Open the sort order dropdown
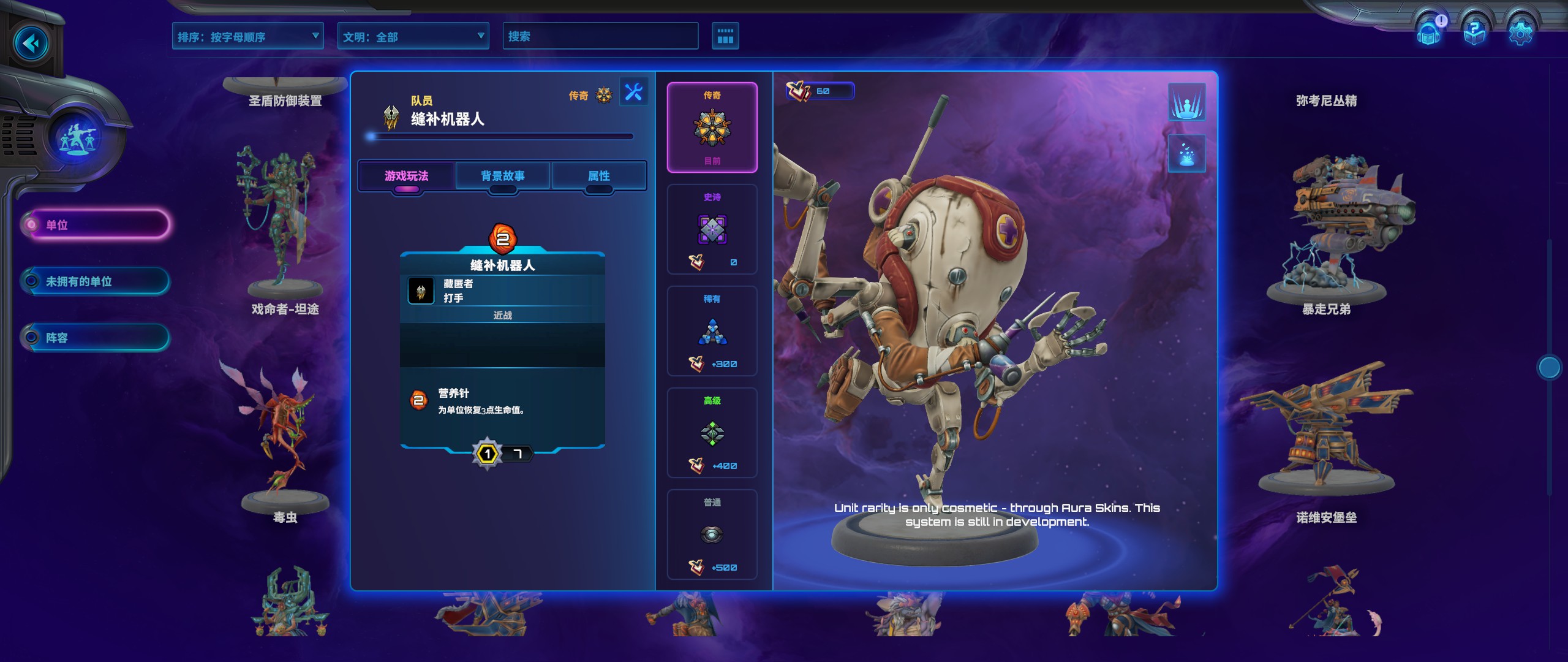 point(247,37)
